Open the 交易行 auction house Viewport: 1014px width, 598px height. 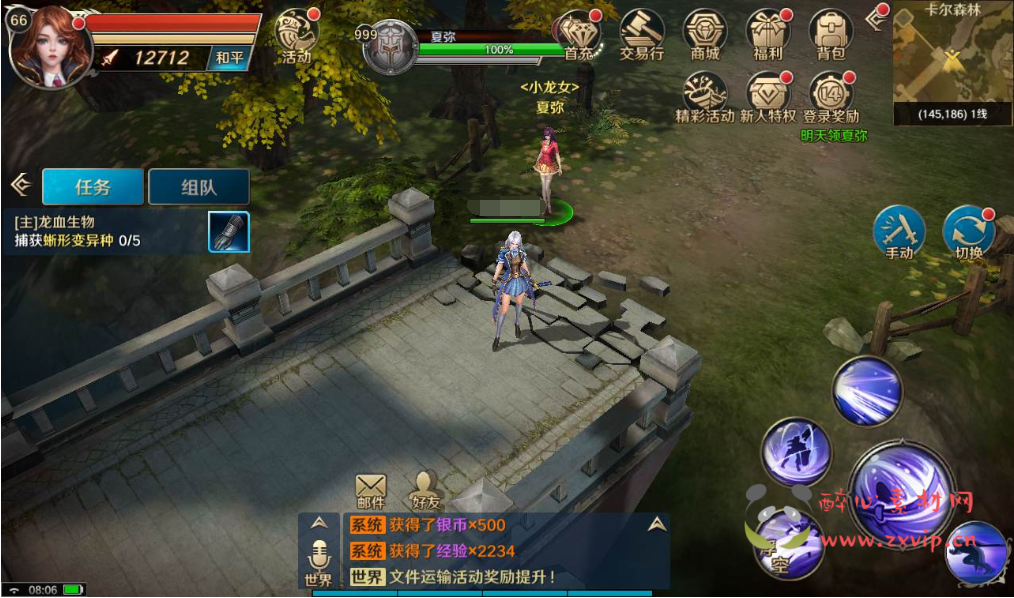click(642, 35)
